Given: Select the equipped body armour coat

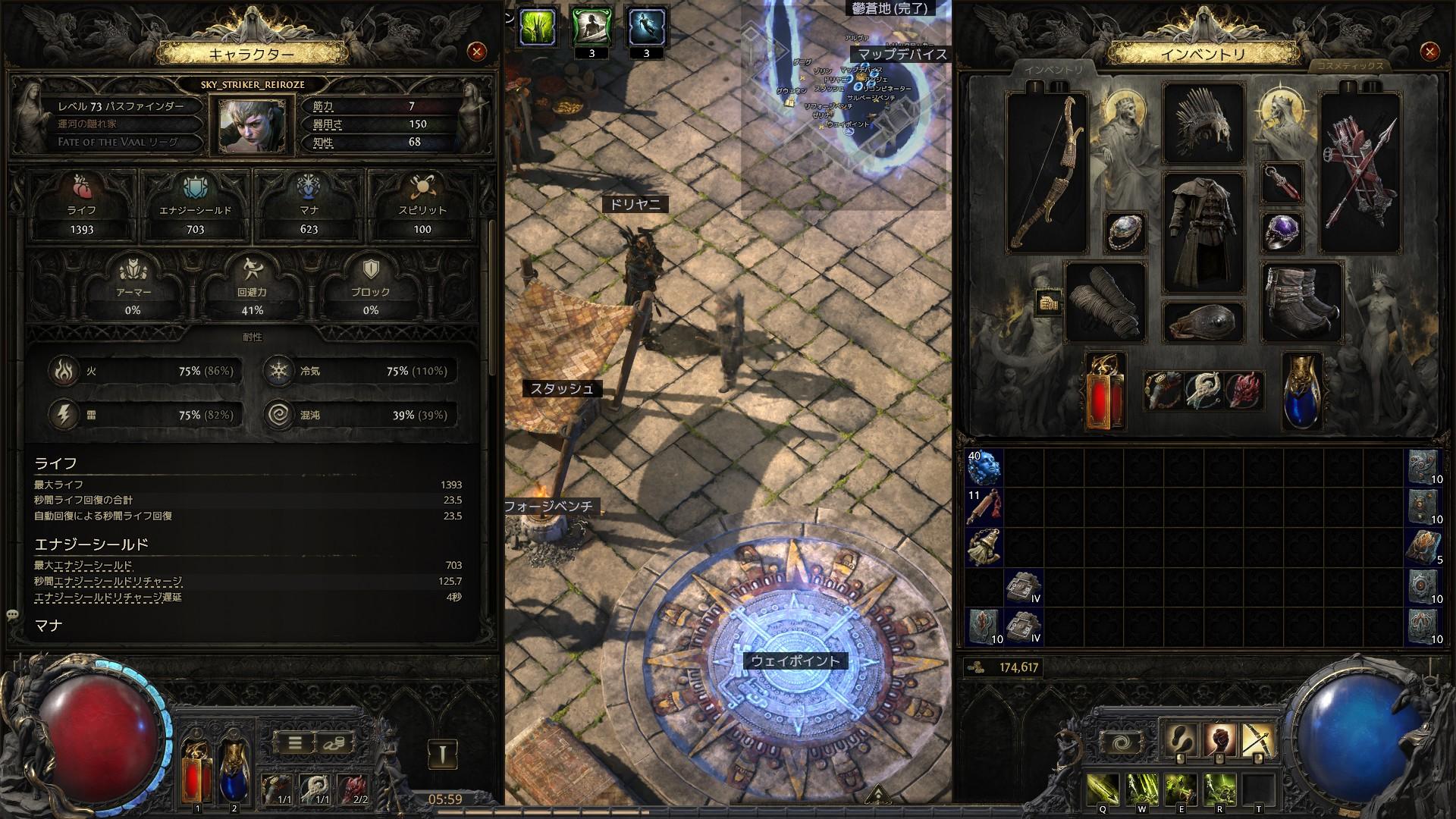Looking at the screenshot, I should pos(1203,232).
